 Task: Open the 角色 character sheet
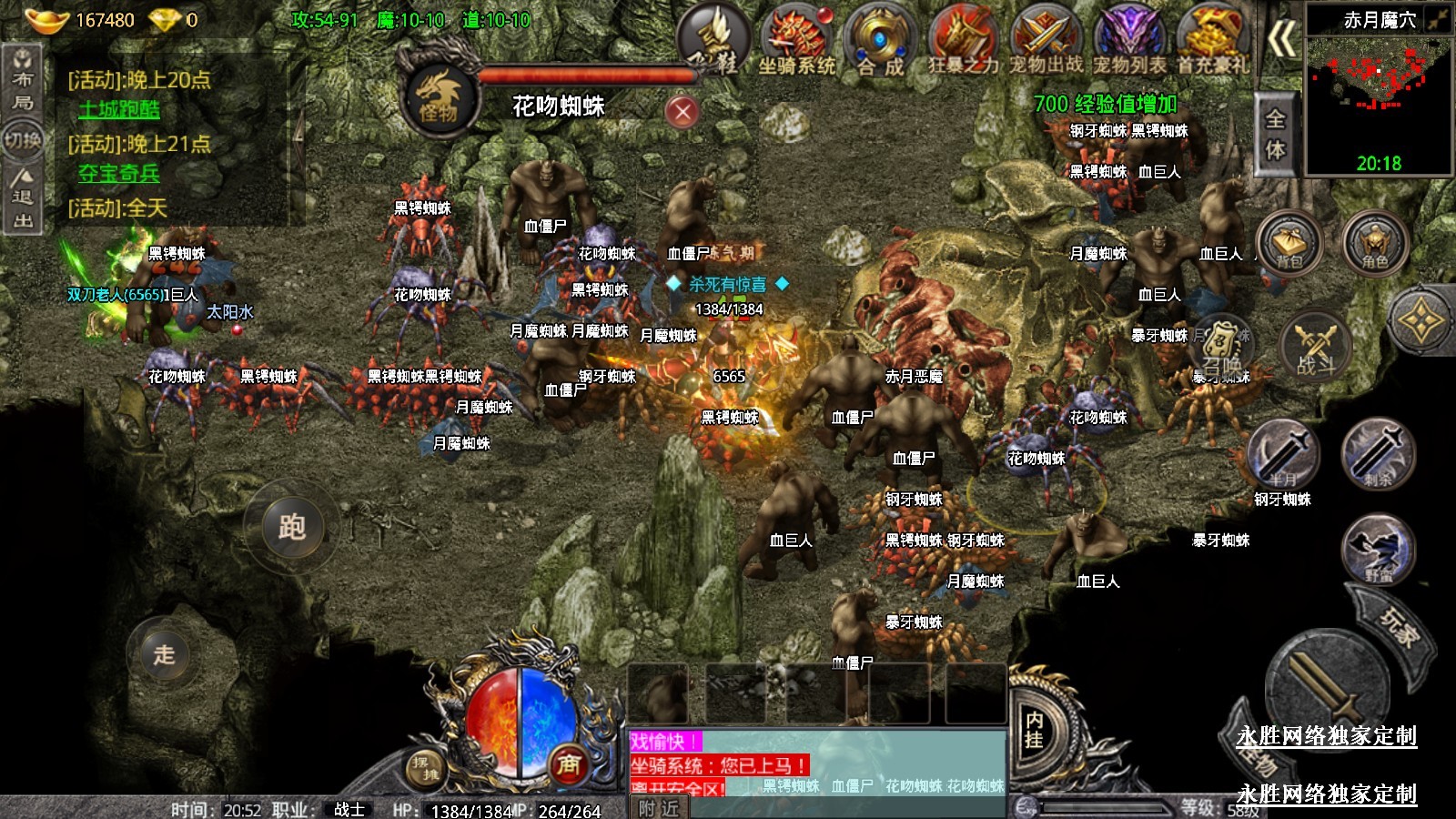(x=1374, y=243)
